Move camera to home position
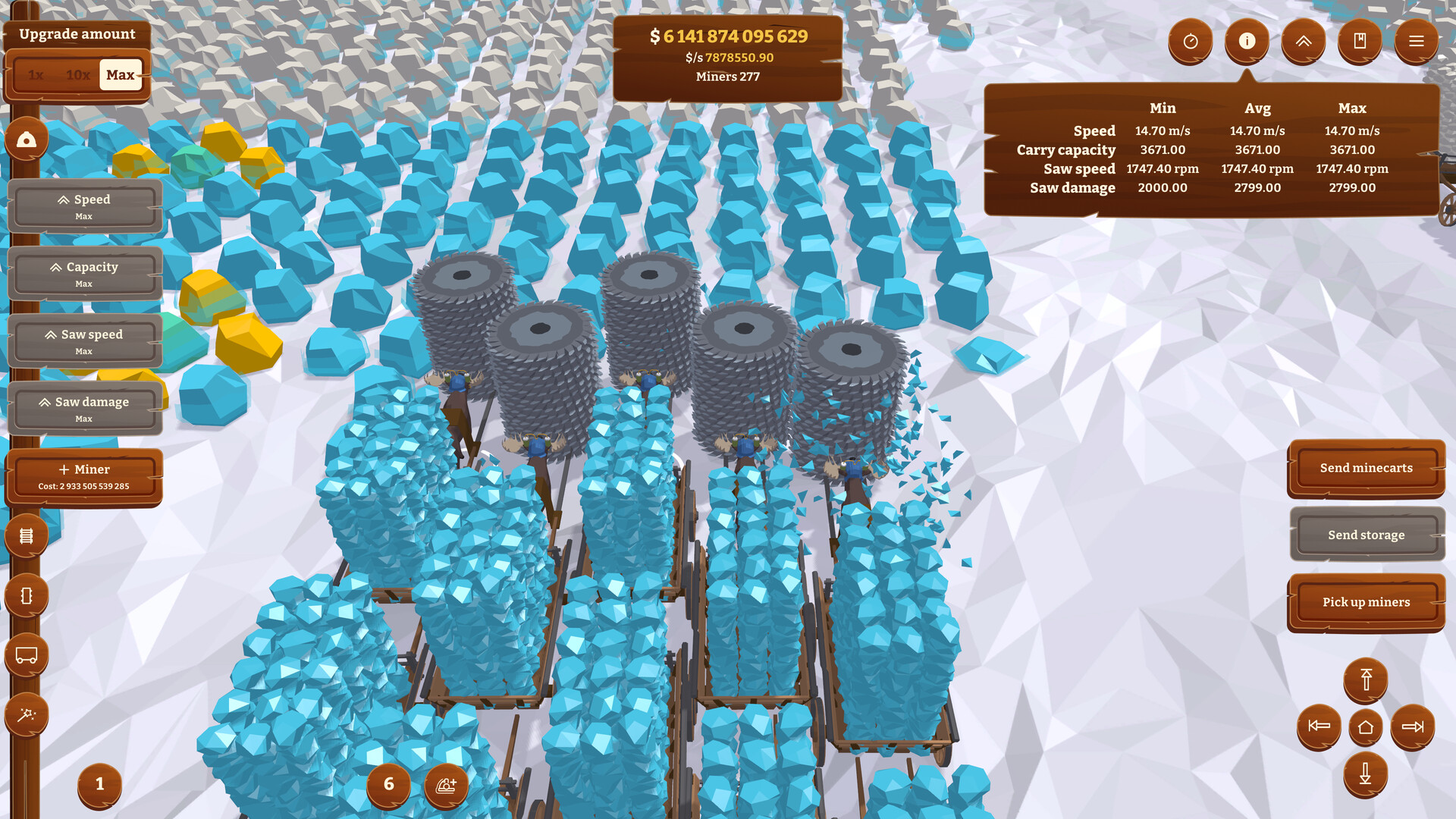 [x=1365, y=727]
